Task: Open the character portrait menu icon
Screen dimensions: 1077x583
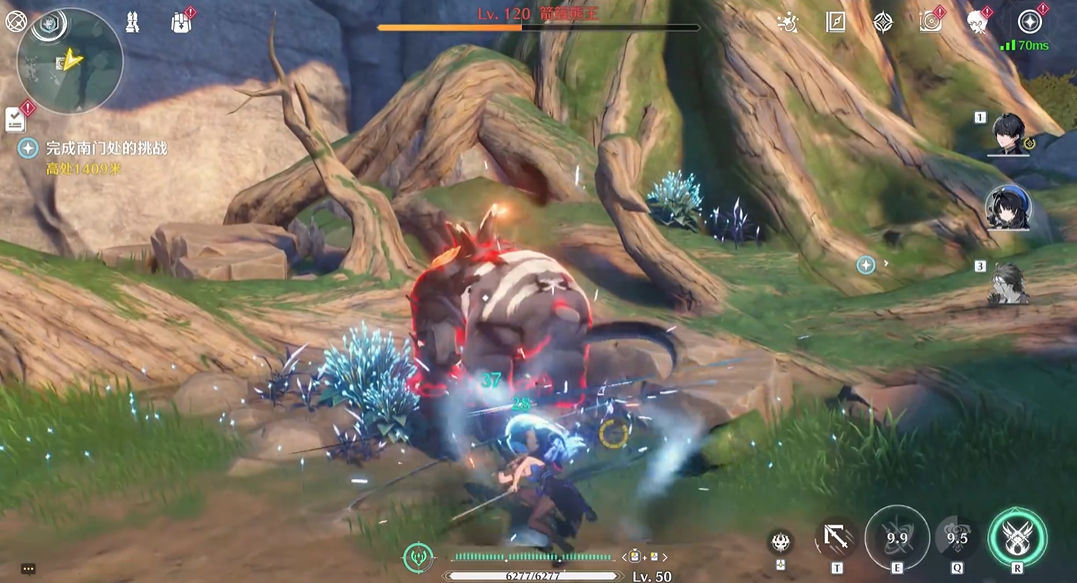Action: click(x=977, y=22)
